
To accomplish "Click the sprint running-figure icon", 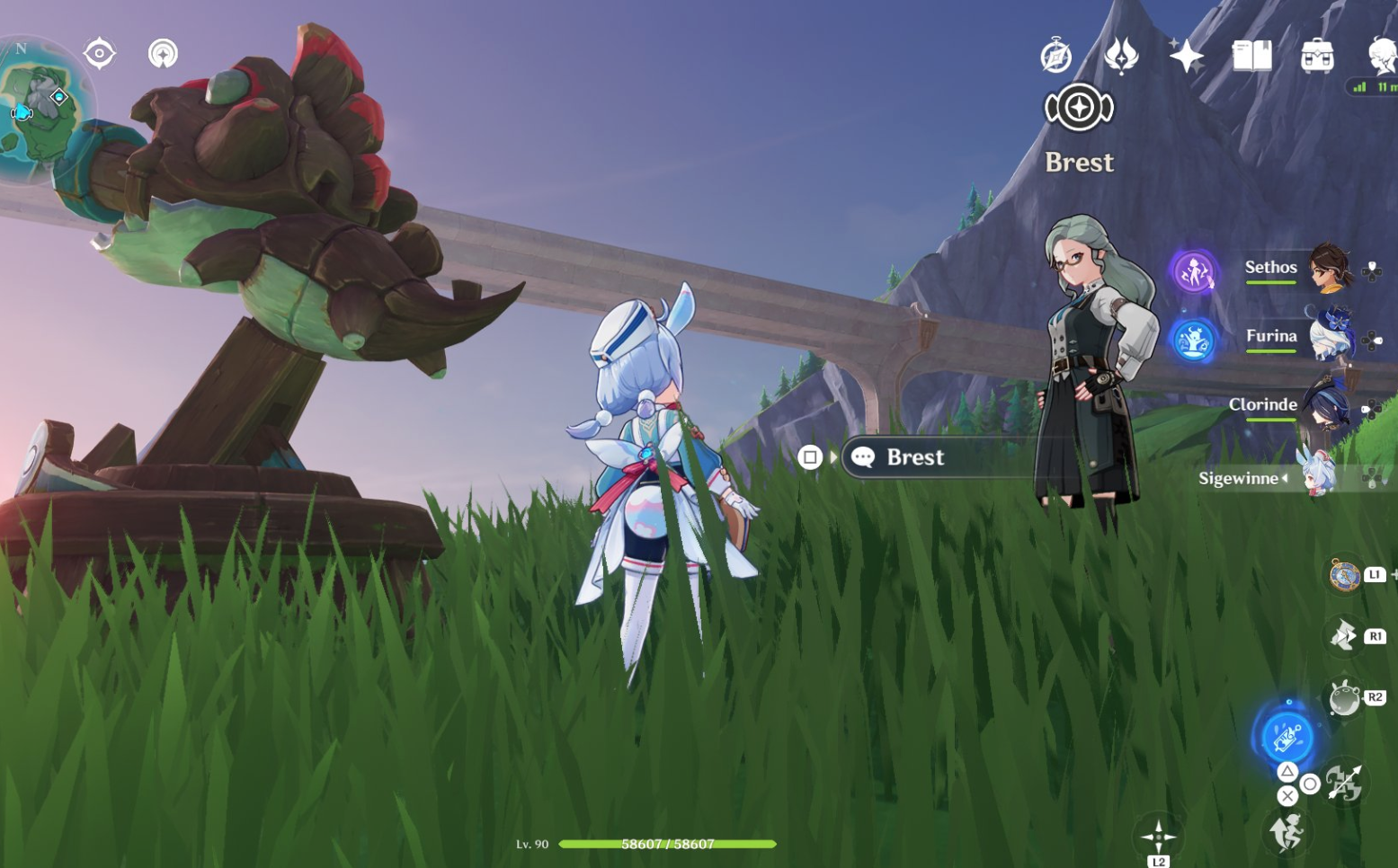I will (x=1287, y=832).
